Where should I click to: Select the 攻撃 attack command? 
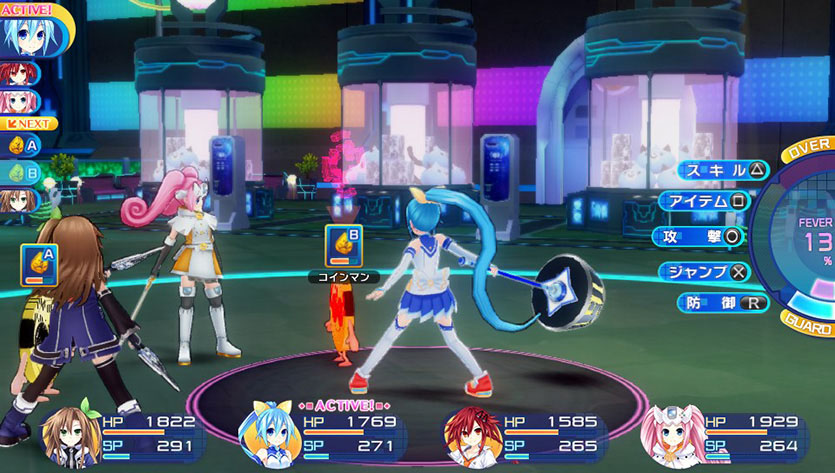point(699,237)
